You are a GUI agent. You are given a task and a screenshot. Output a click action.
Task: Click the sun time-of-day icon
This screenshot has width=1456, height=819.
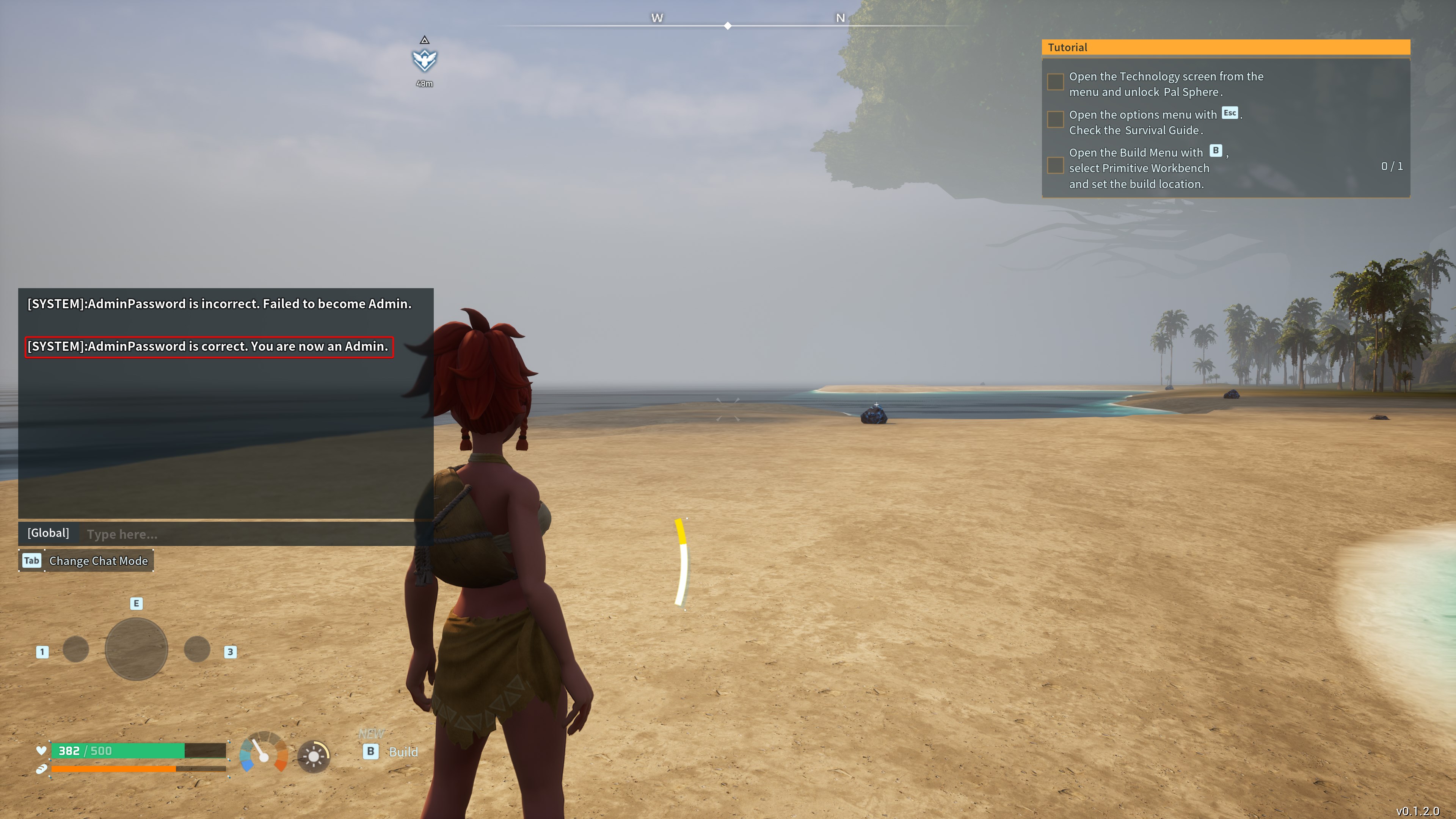point(314,756)
